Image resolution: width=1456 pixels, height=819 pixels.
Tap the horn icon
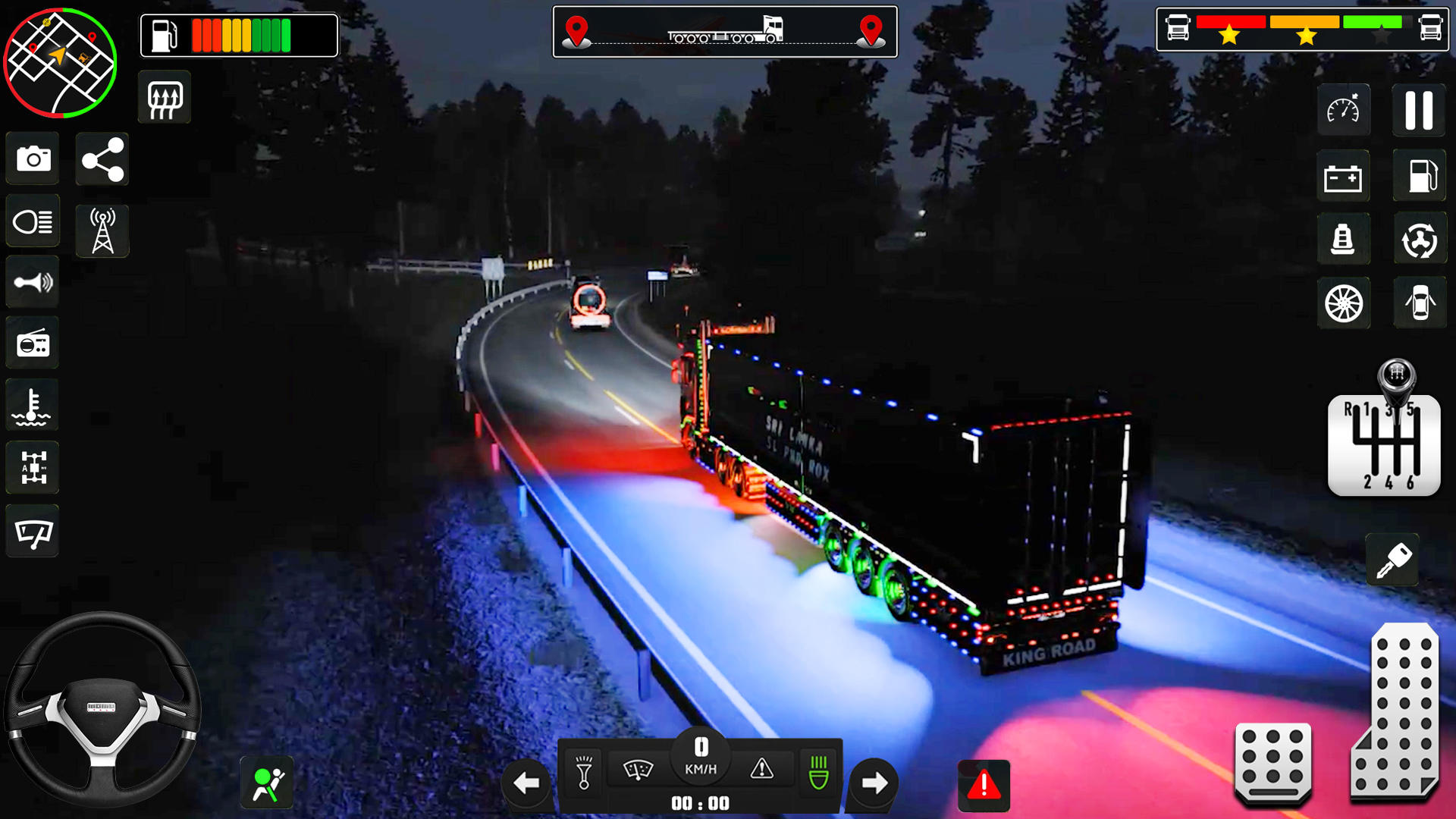click(33, 282)
